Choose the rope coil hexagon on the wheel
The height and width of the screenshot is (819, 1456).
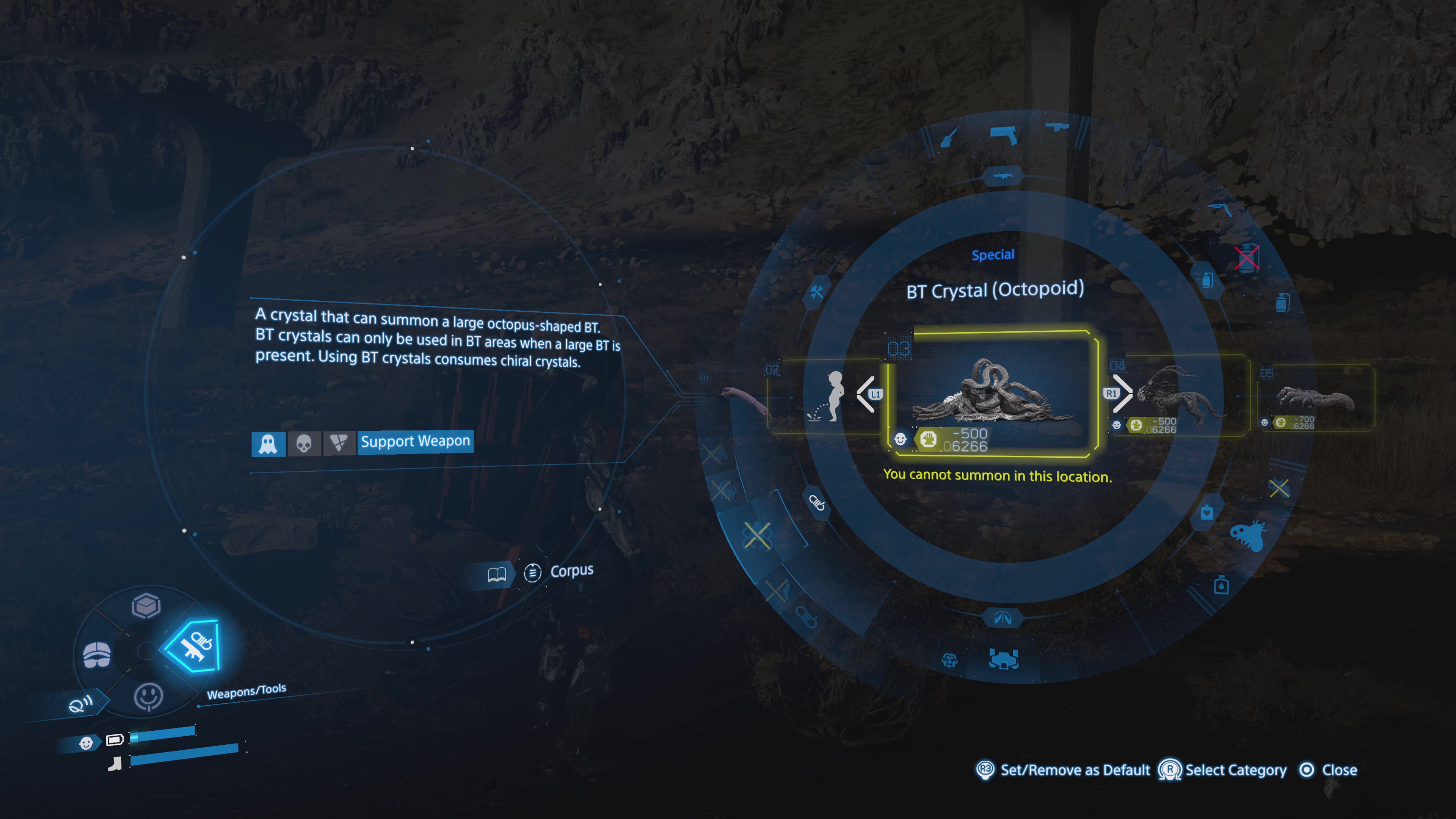pos(817,501)
